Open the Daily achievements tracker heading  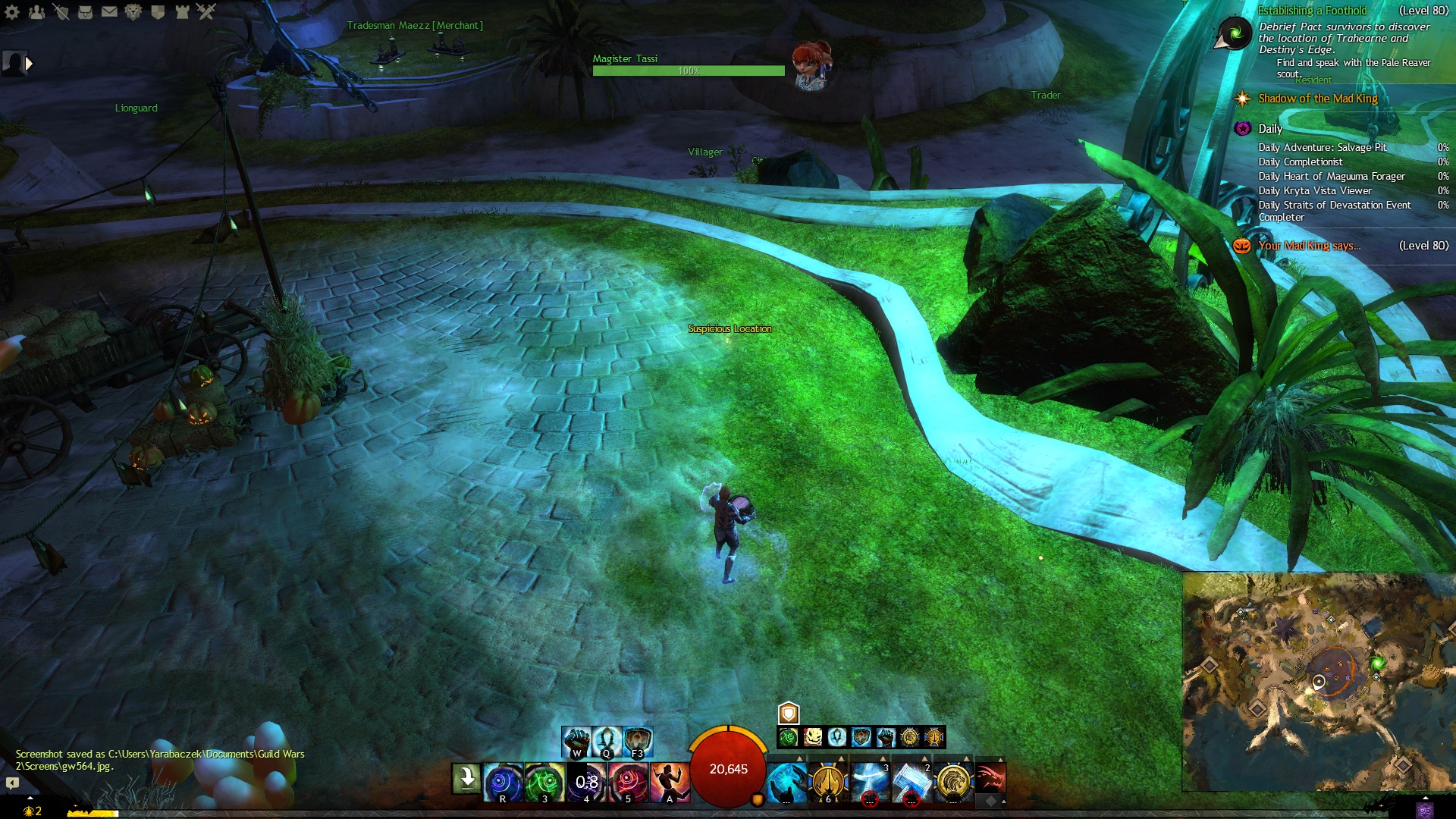tap(1270, 129)
